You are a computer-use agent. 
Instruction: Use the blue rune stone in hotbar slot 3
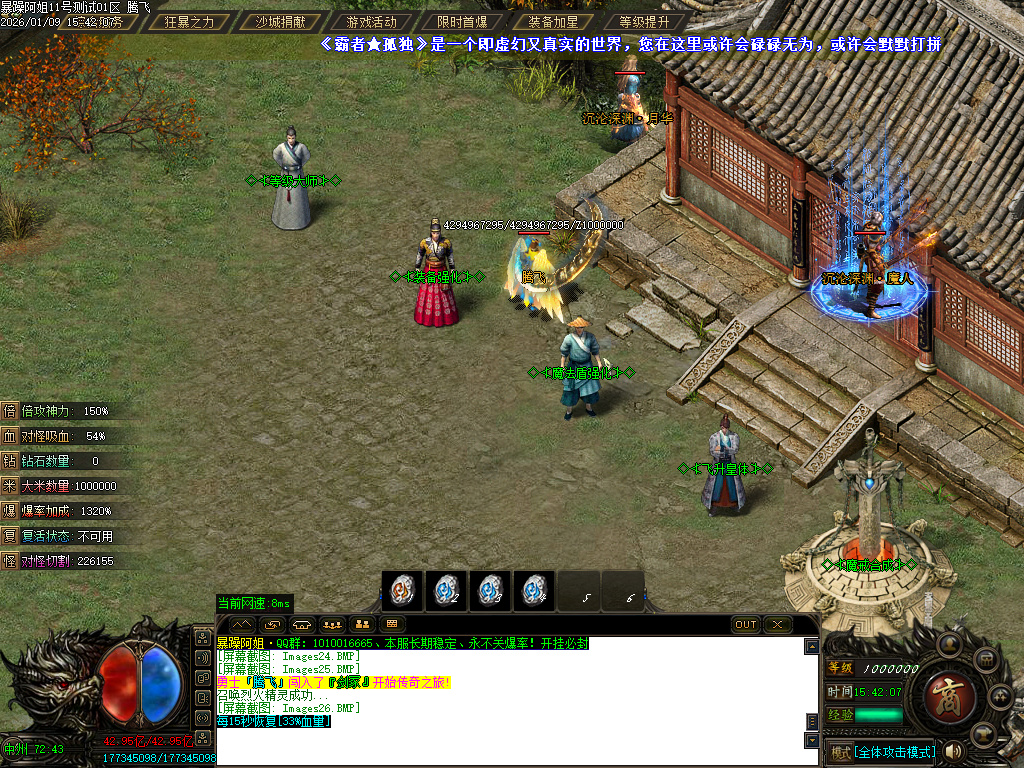click(x=490, y=590)
